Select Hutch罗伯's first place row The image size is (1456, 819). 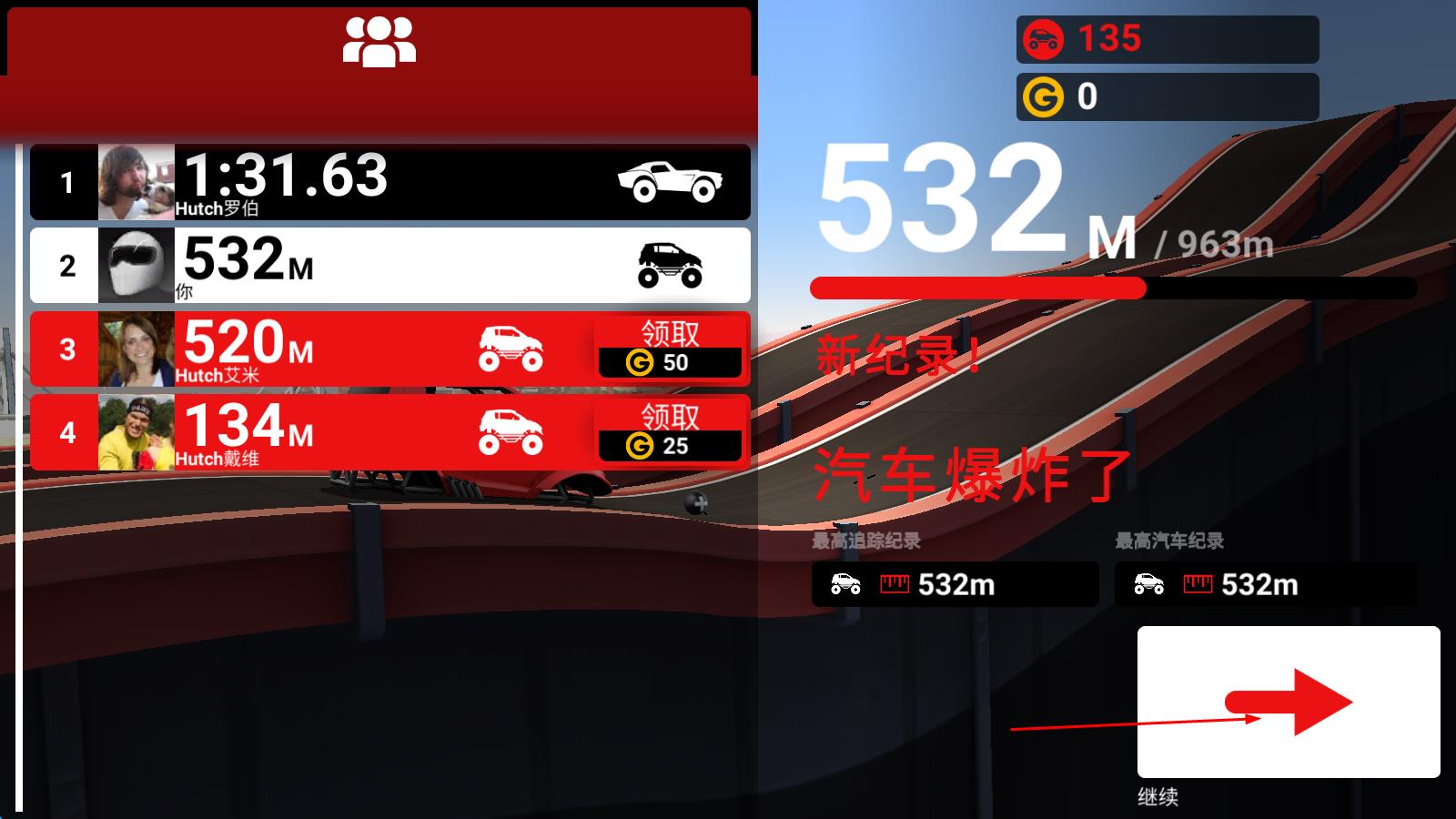point(389,182)
